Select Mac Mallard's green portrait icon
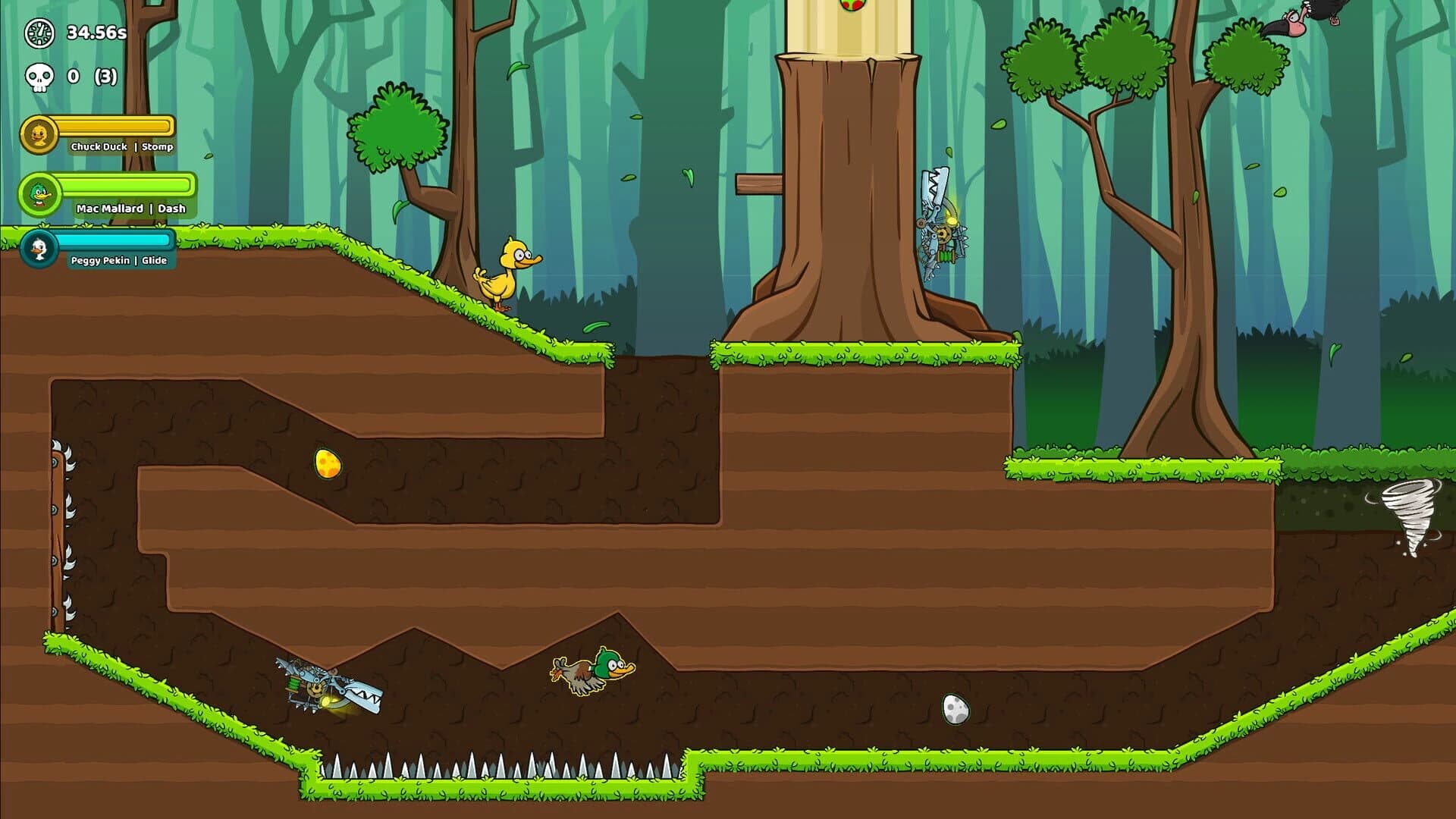 pyautogui.click(x=39, y=195)
